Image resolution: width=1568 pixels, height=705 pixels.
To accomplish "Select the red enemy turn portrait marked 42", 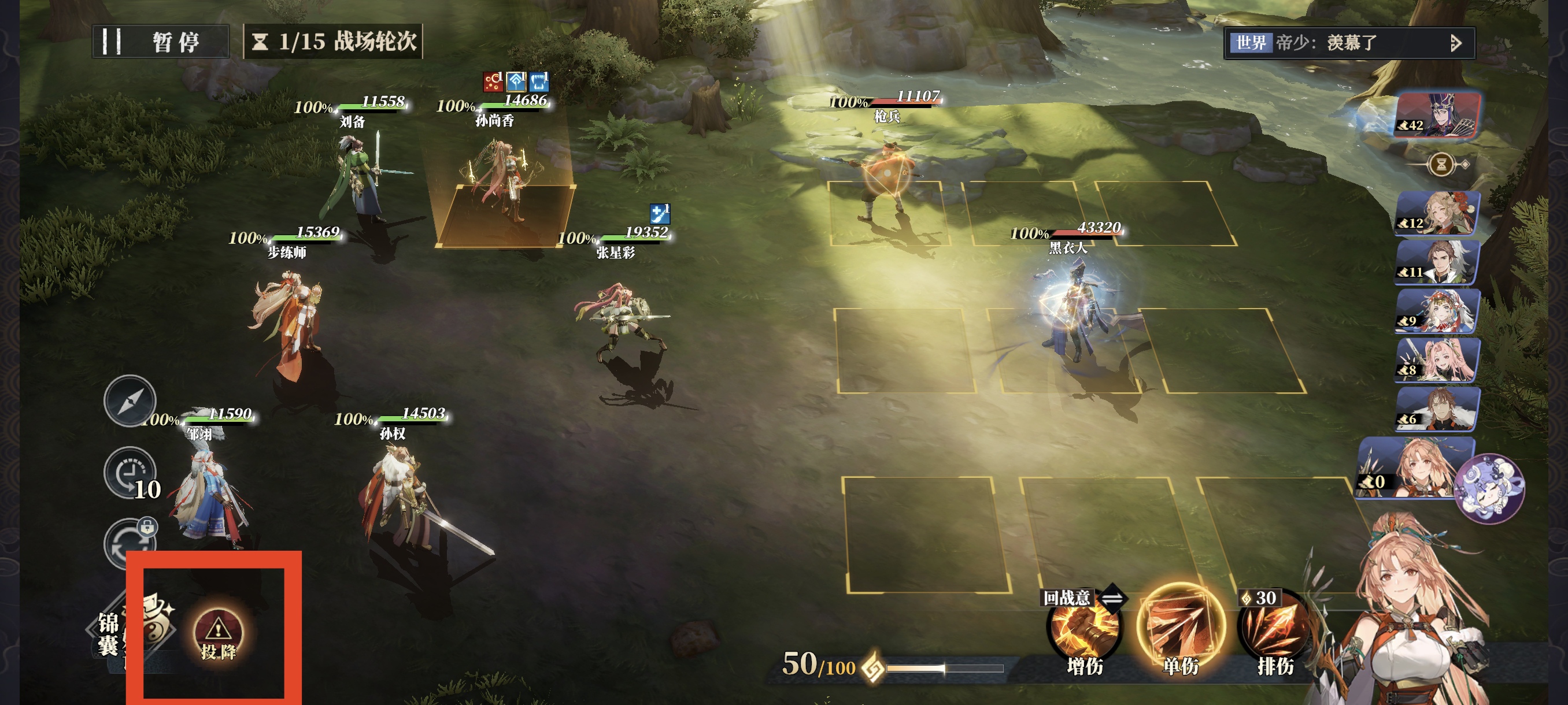I will tap(1438, 115).
